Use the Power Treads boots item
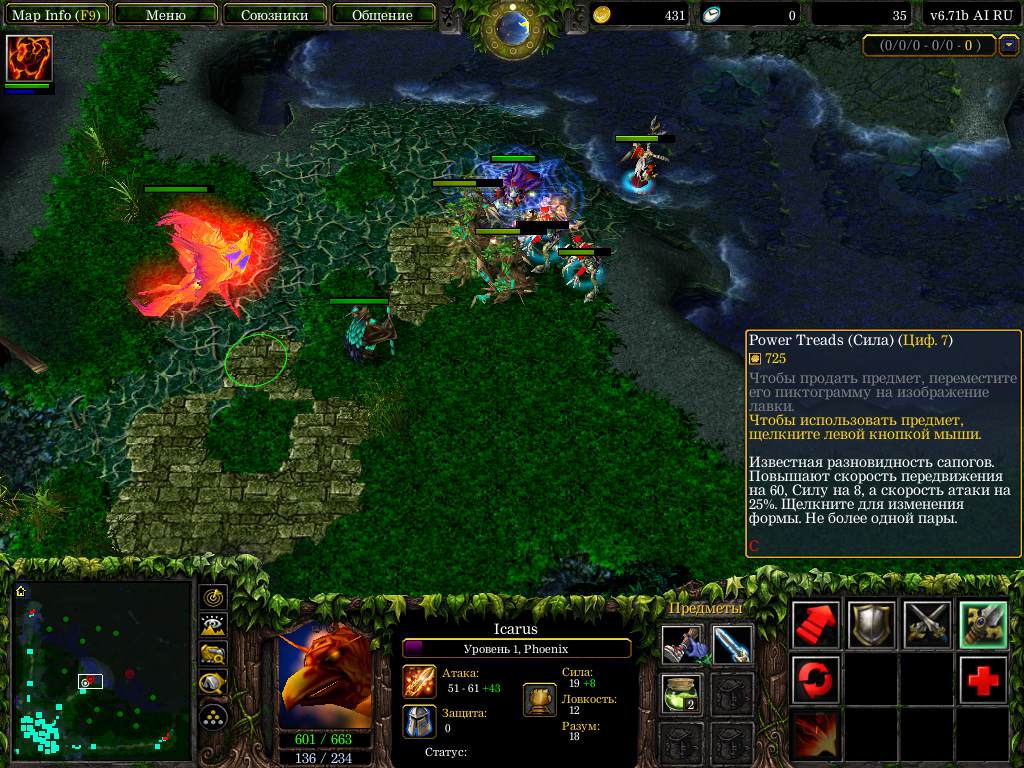This screenshot has width=1024, height=768. tap(682, 645)
